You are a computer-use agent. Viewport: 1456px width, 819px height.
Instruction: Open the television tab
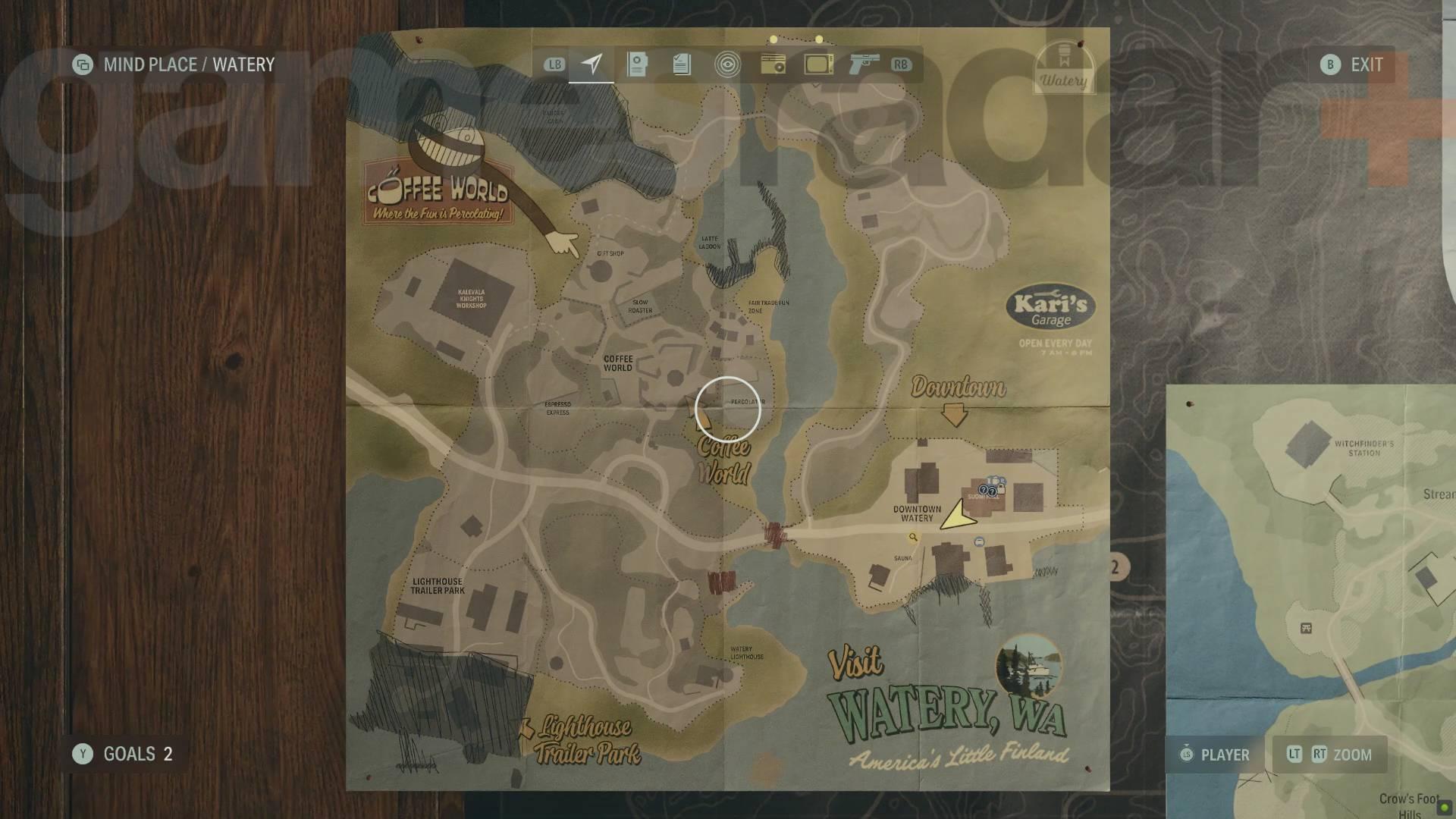[x=818, y=64]
